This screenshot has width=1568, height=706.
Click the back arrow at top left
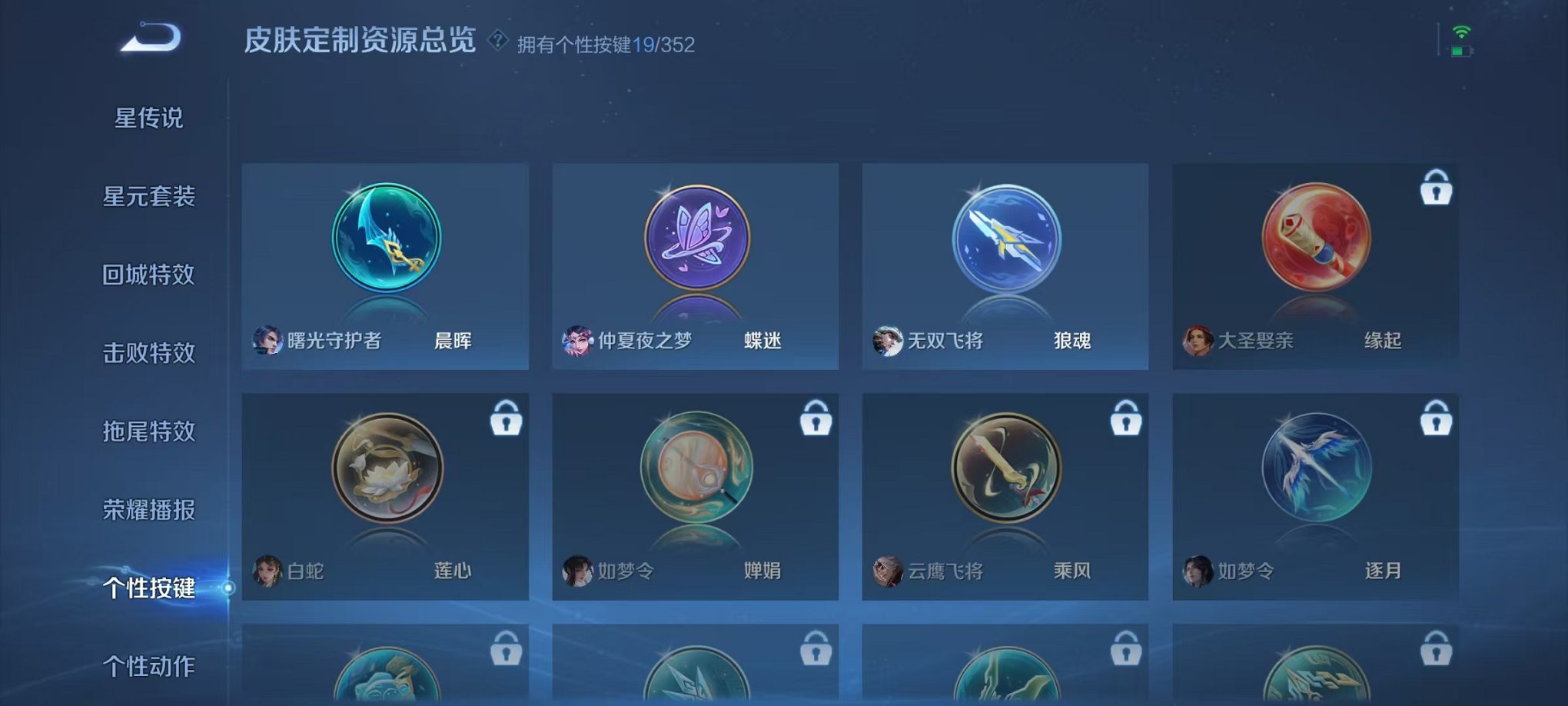pyautogui.click(x=150, y=36)
